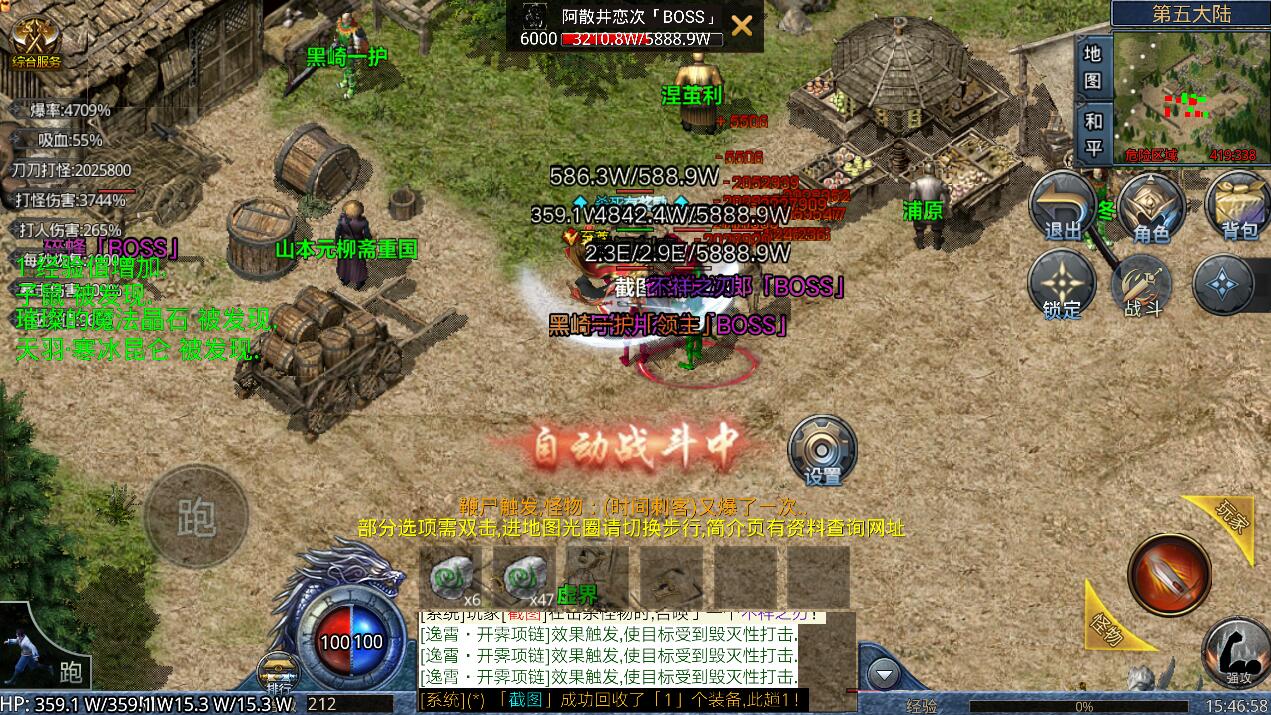Open the 排行 ranking treasure chest
This screenshot has width=1271, height=715.
pos(278,672)
